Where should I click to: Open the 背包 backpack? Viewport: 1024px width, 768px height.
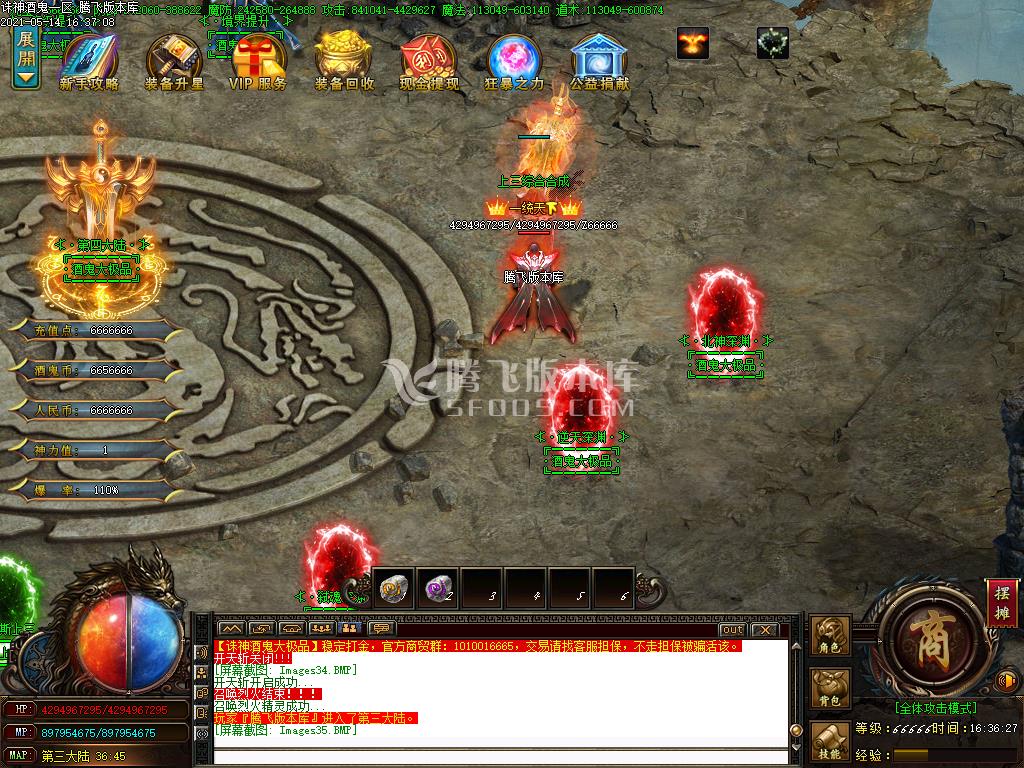(x=831, y=688)
